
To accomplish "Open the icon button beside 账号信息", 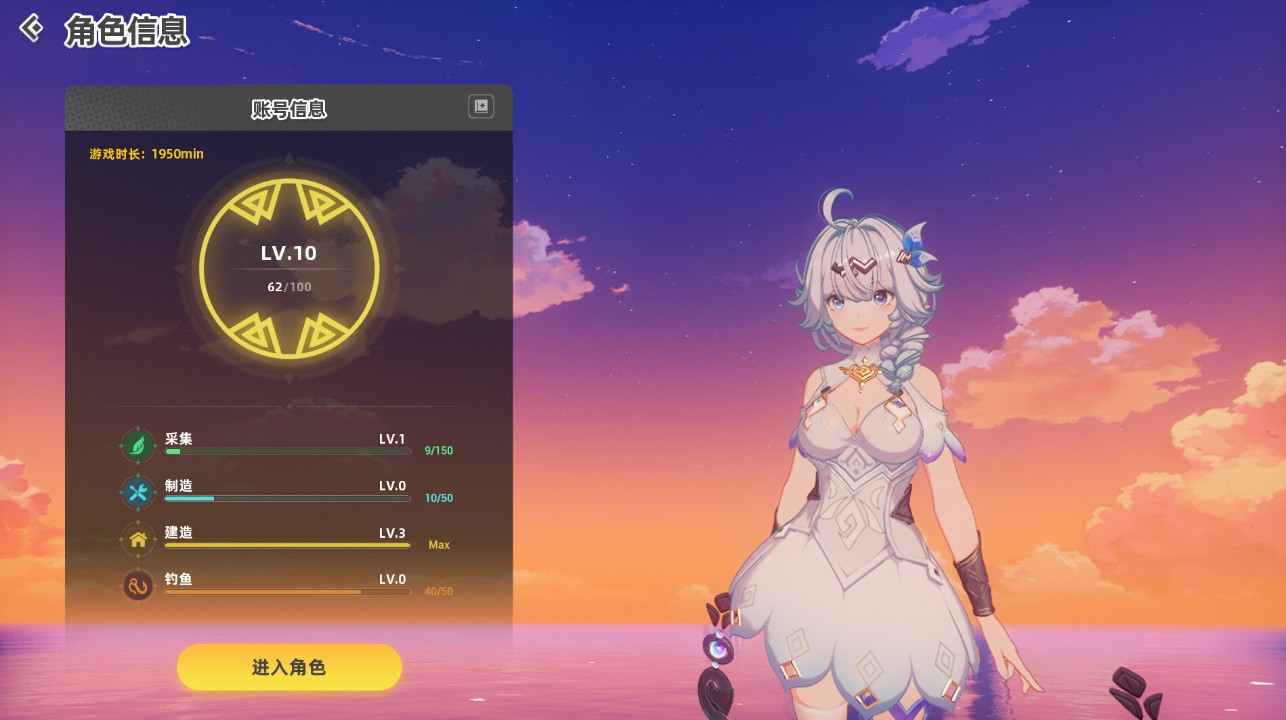I will (481, 107).
